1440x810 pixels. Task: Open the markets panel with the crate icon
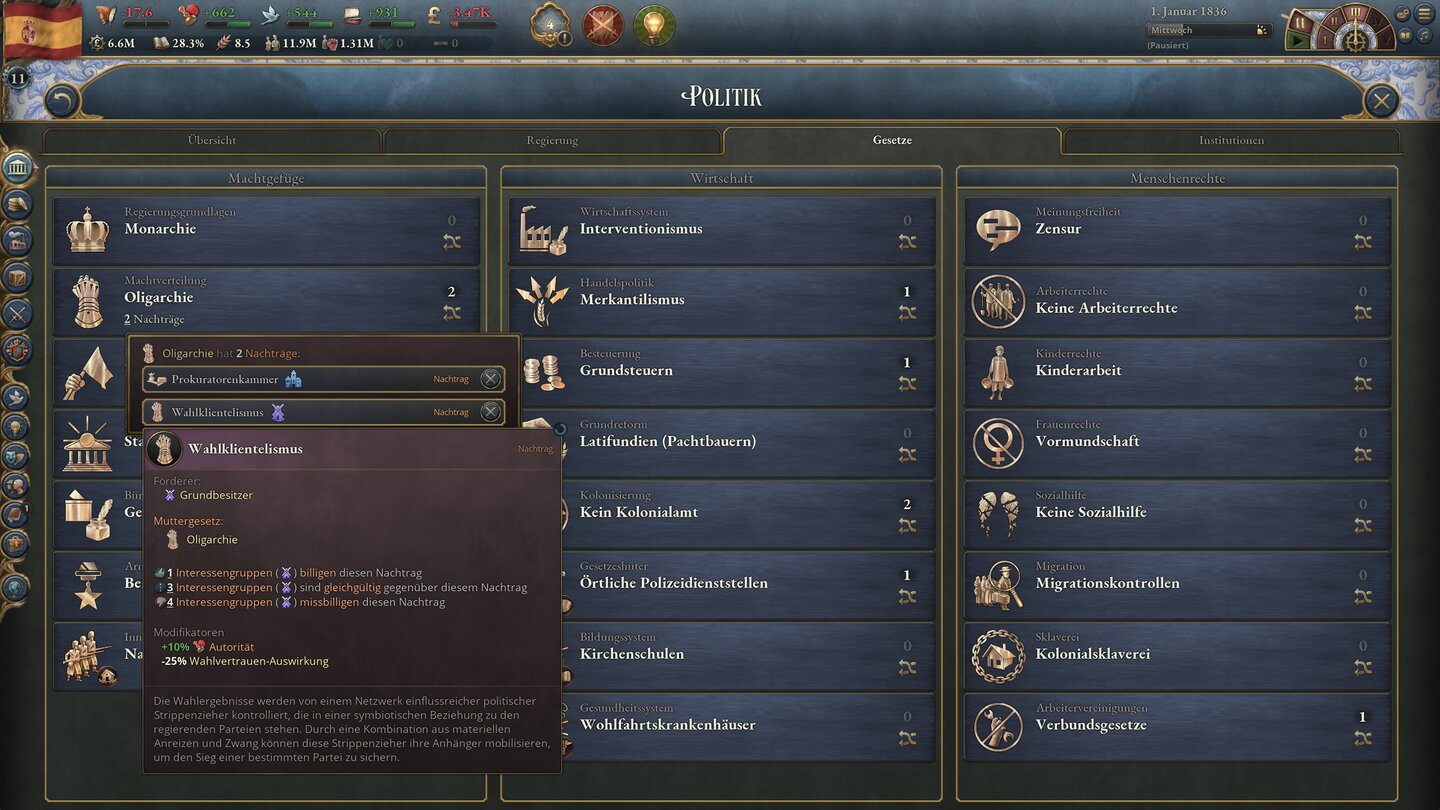[x=18, y=278]
